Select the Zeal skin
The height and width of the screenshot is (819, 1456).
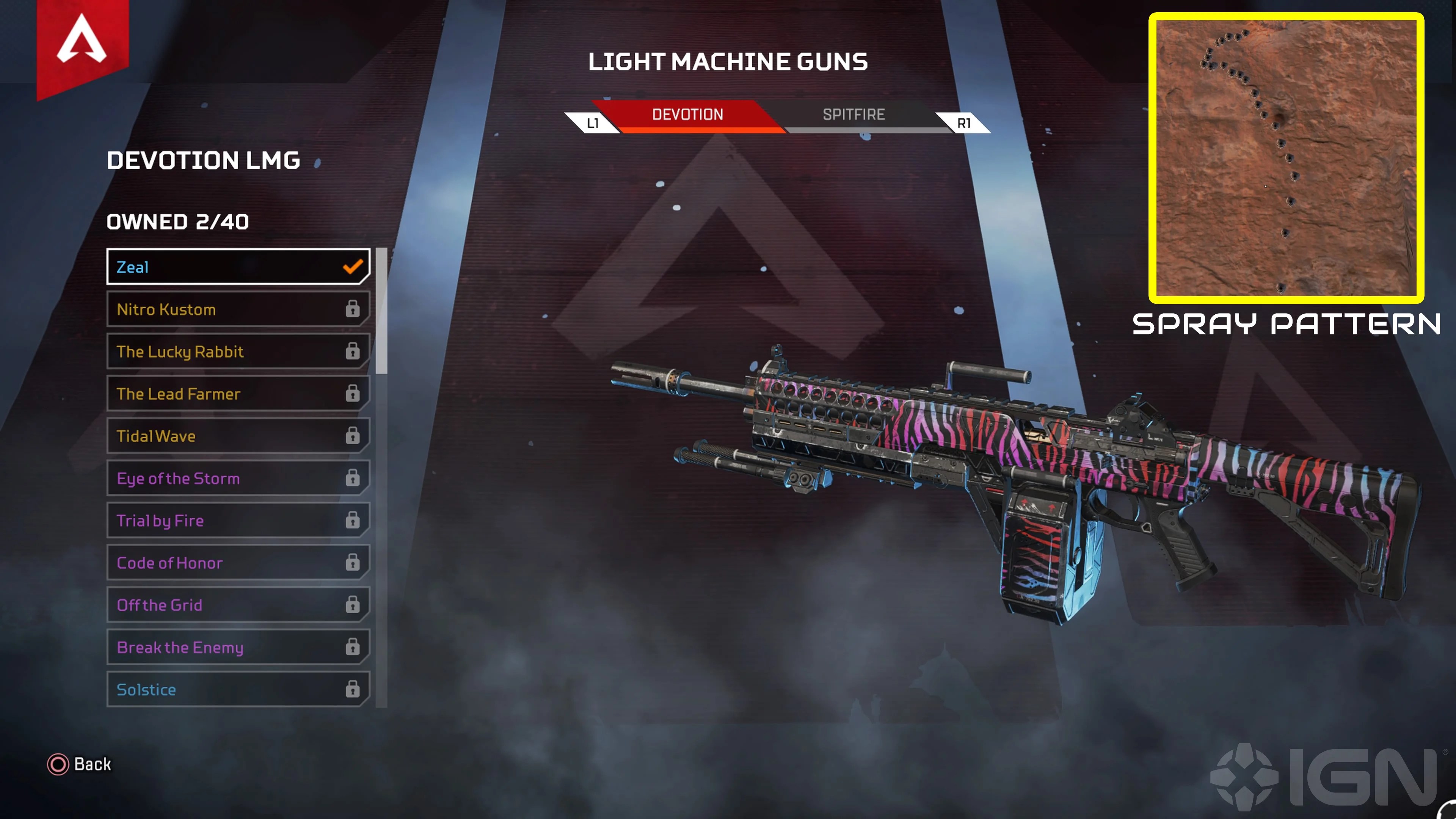point(237,267)
